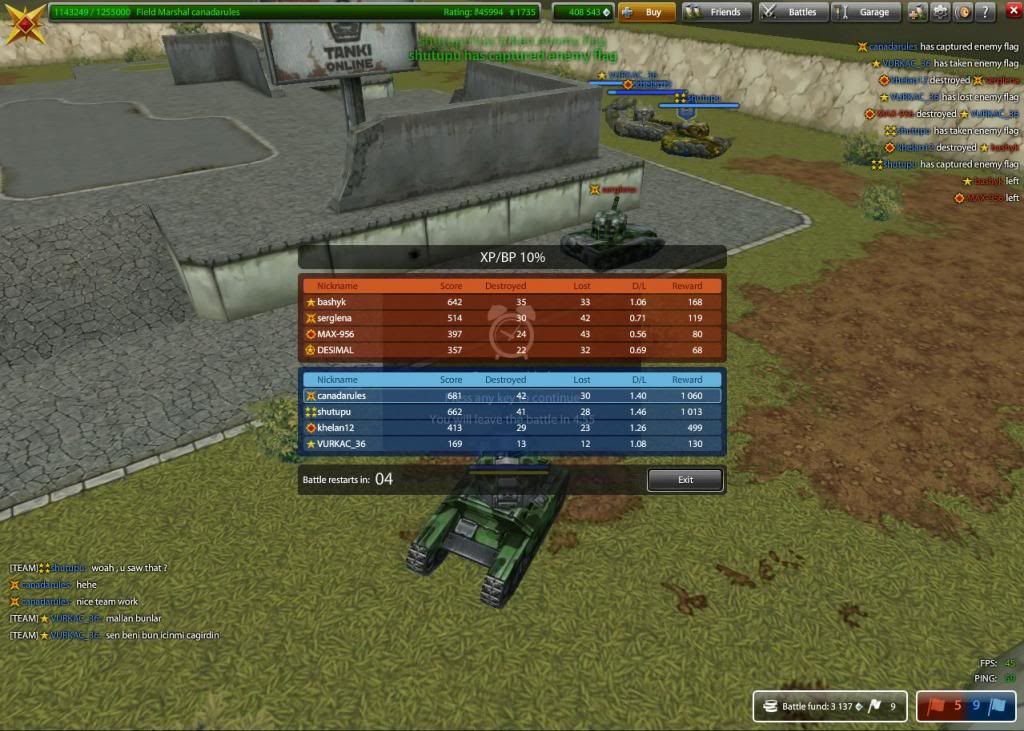Select canadarules row in the blue team table

click(512, 396)
